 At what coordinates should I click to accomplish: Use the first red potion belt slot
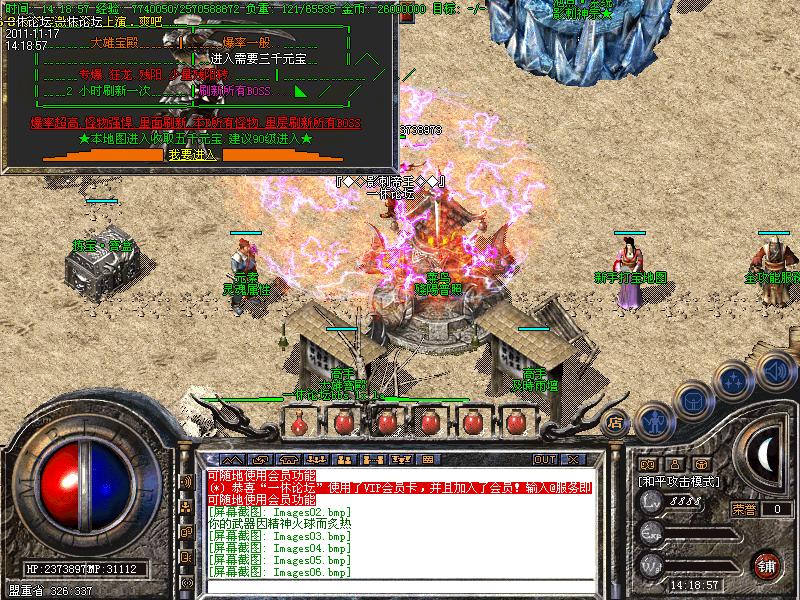coord(299,422)
